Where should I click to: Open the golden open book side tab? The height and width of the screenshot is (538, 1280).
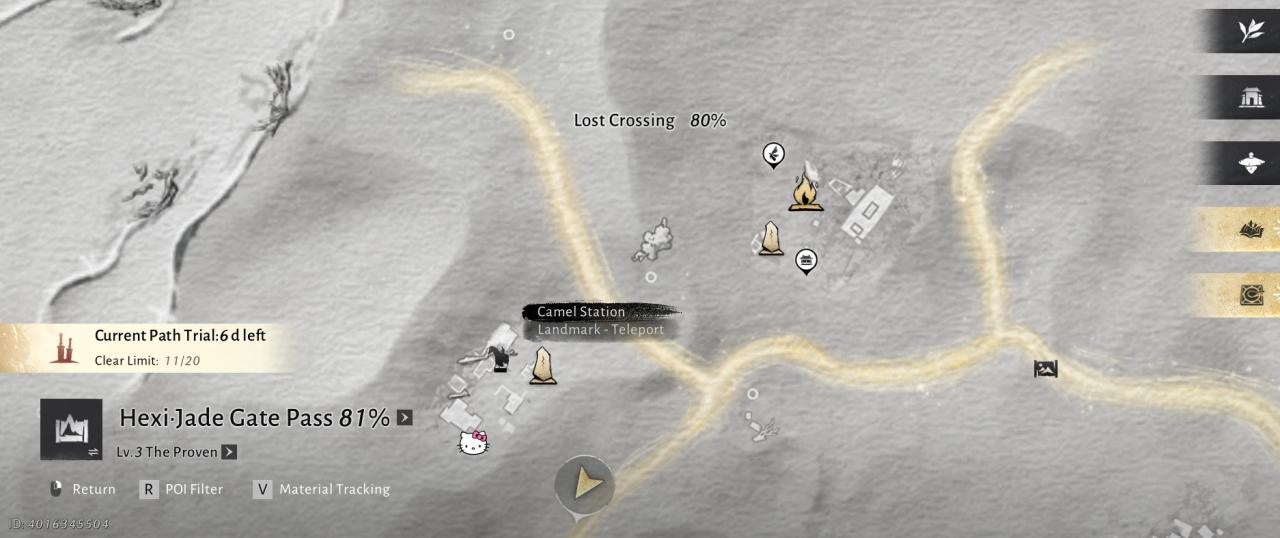point(1250,230)
